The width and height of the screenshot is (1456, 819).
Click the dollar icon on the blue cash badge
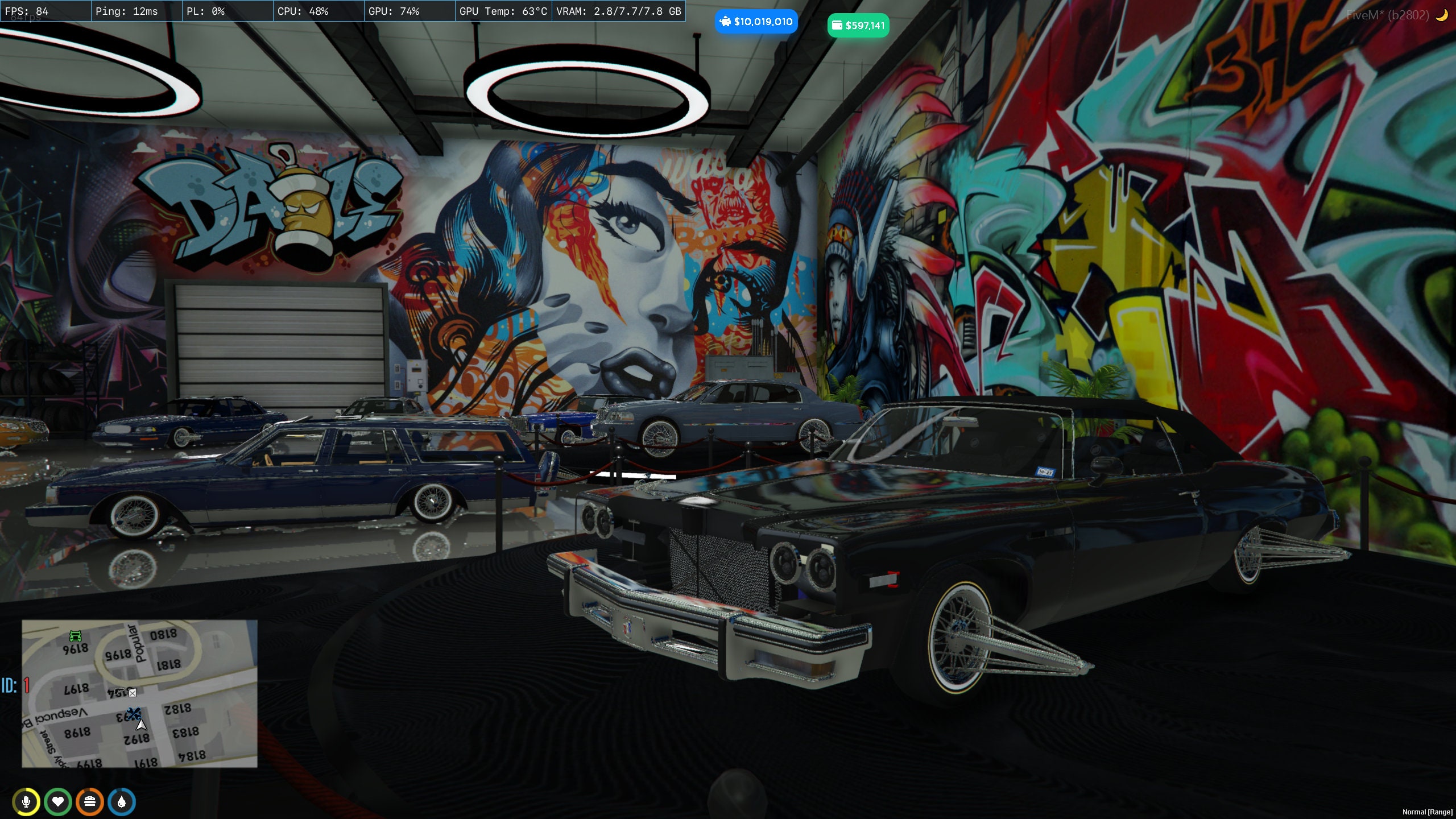(x=726, y=21)
